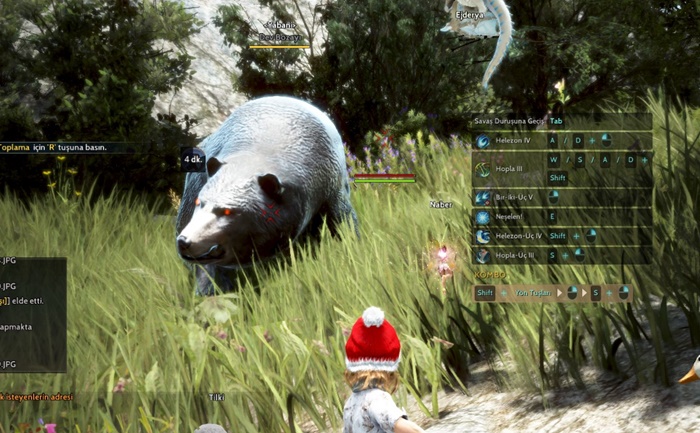Click inside the chat log window
Viewport: 700px width, 433px height.
(x=32, y=314)
